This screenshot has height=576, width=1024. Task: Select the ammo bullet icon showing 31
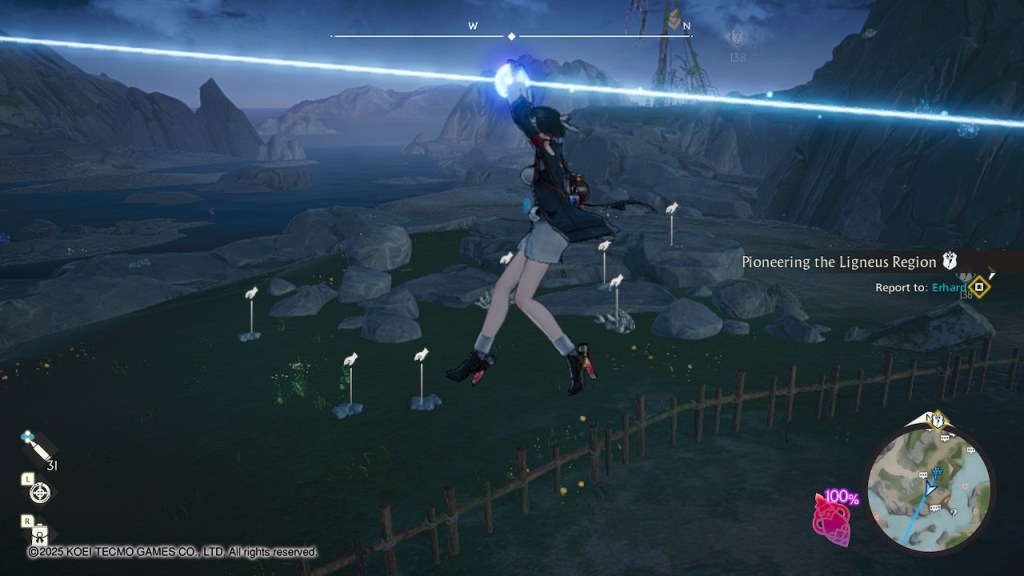[36, 447]
